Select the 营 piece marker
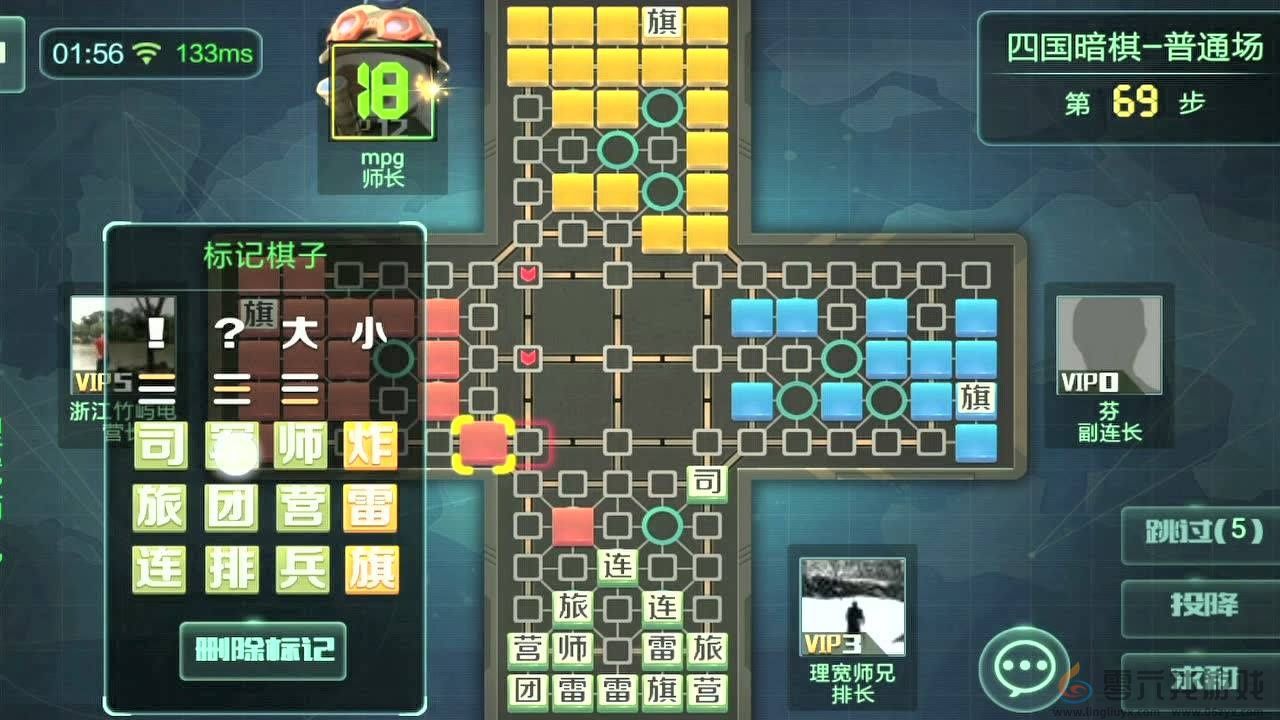 [300, 510]
